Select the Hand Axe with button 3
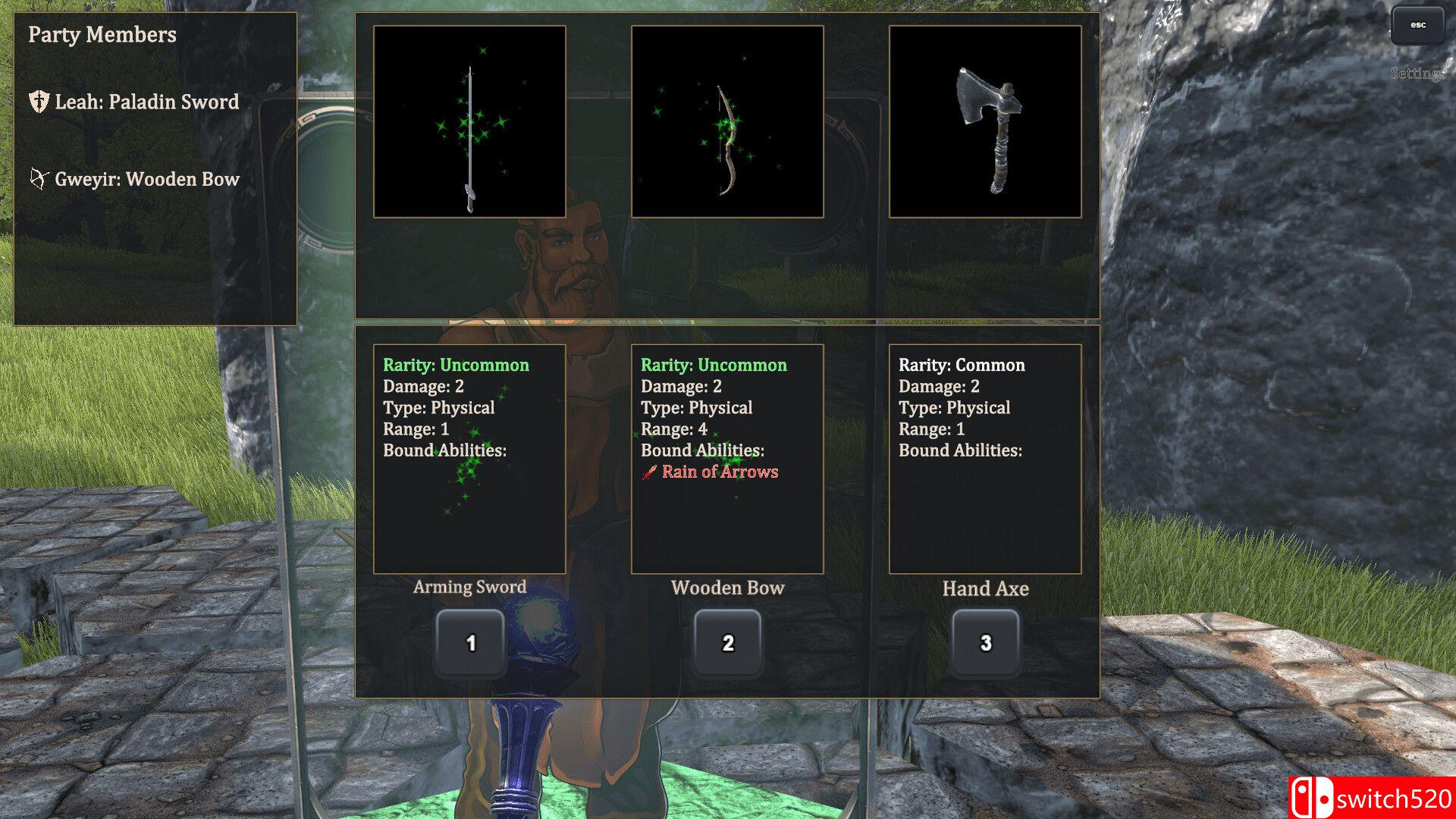 coord(985,642)
